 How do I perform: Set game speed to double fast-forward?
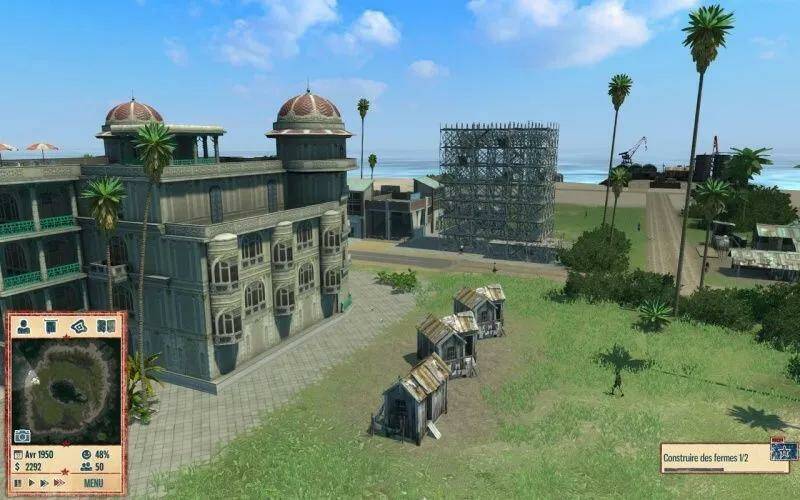[44, 482]
